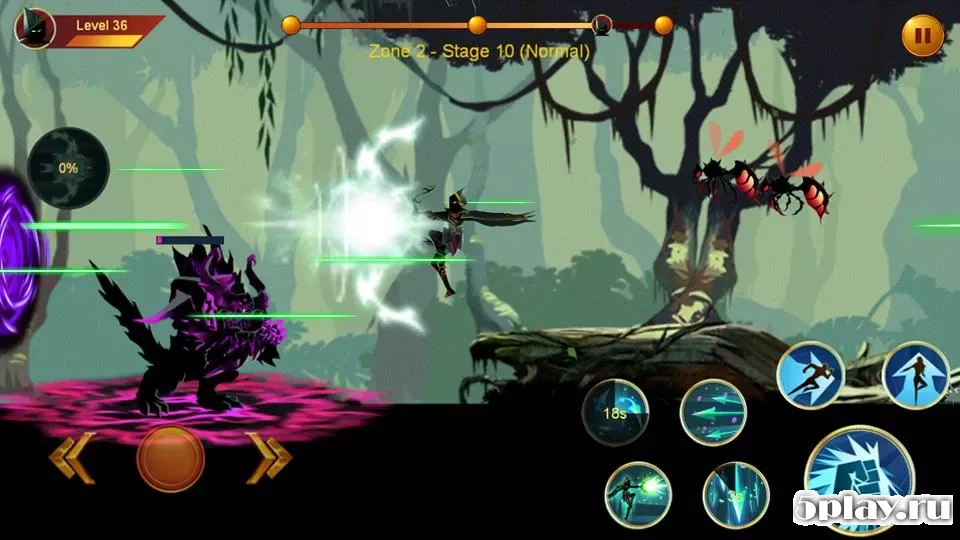Viewport: 960px width, 540px height.
Task: Cast the green energy blast skill
Action: tap(638, 494)
